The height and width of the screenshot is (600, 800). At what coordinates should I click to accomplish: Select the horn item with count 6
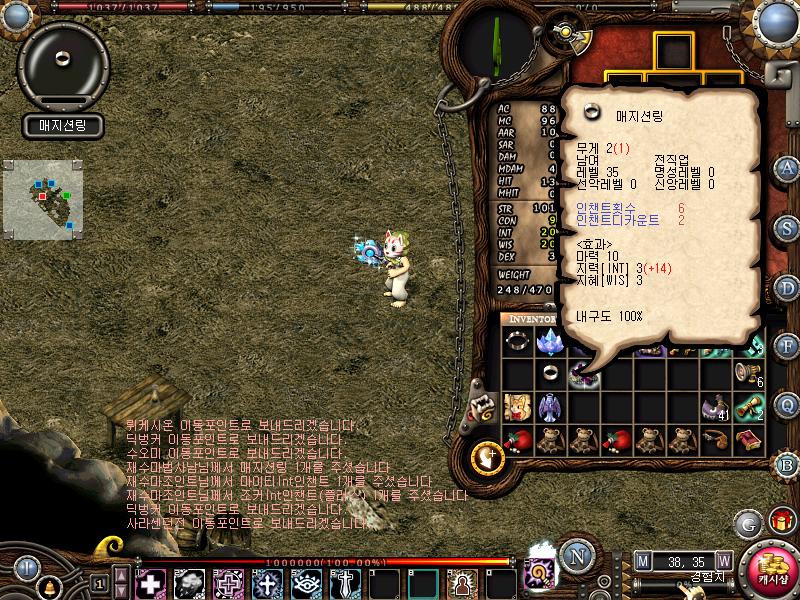[x=749, y=373]
